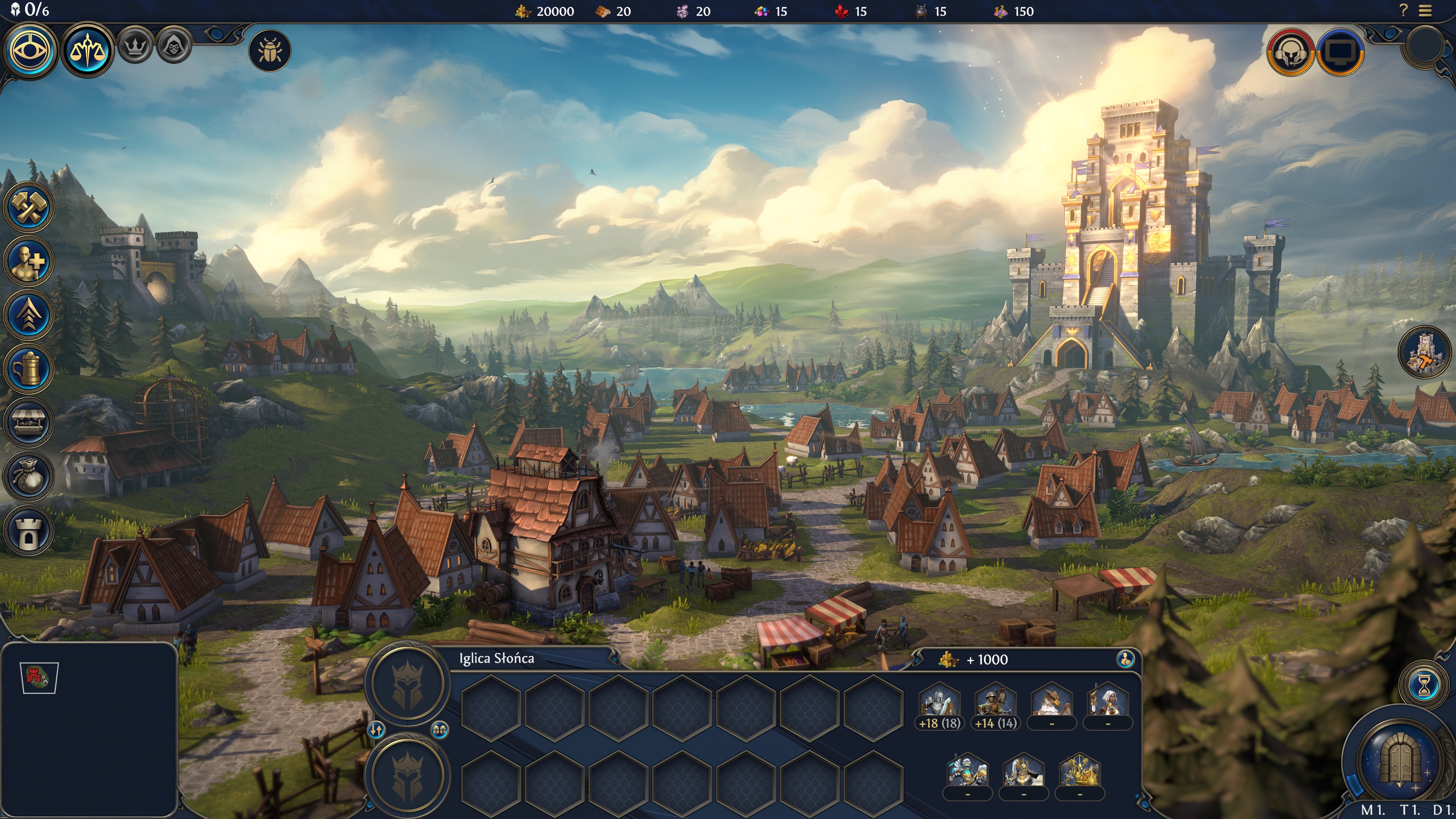Image resolution: width=1456 pixels, height=819 pixels.
Task: Click the castle tower fortification button
Action: (28, 531)
